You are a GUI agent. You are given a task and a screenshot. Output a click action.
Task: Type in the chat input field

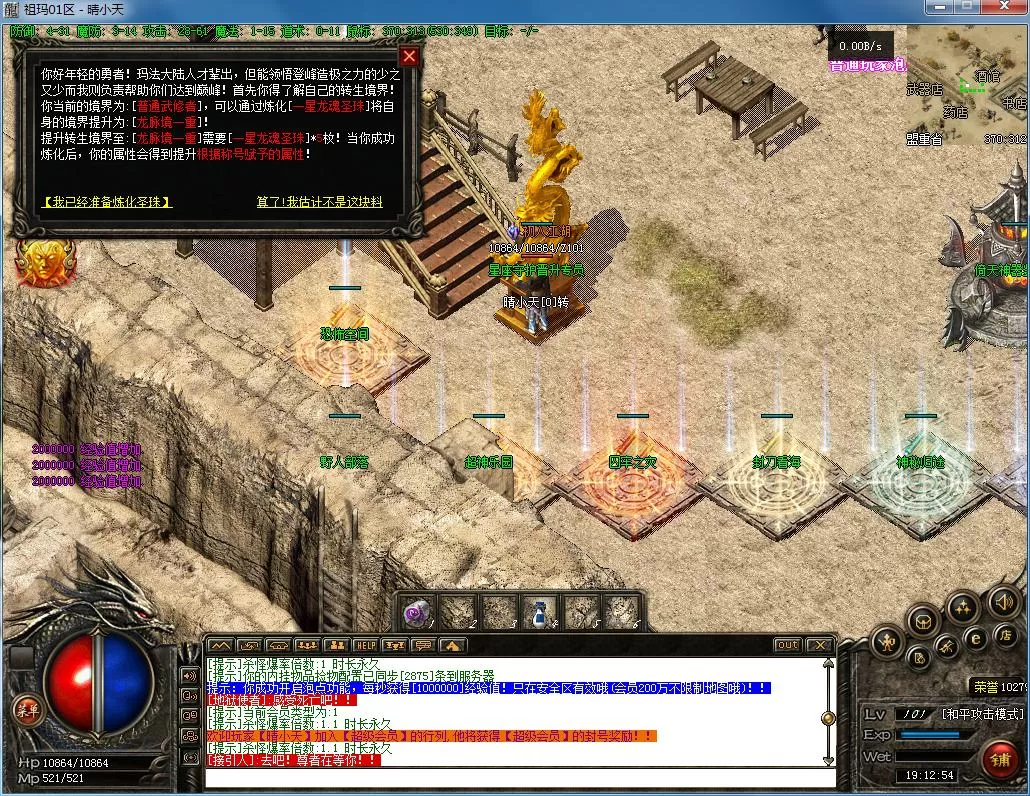[520, 778]
